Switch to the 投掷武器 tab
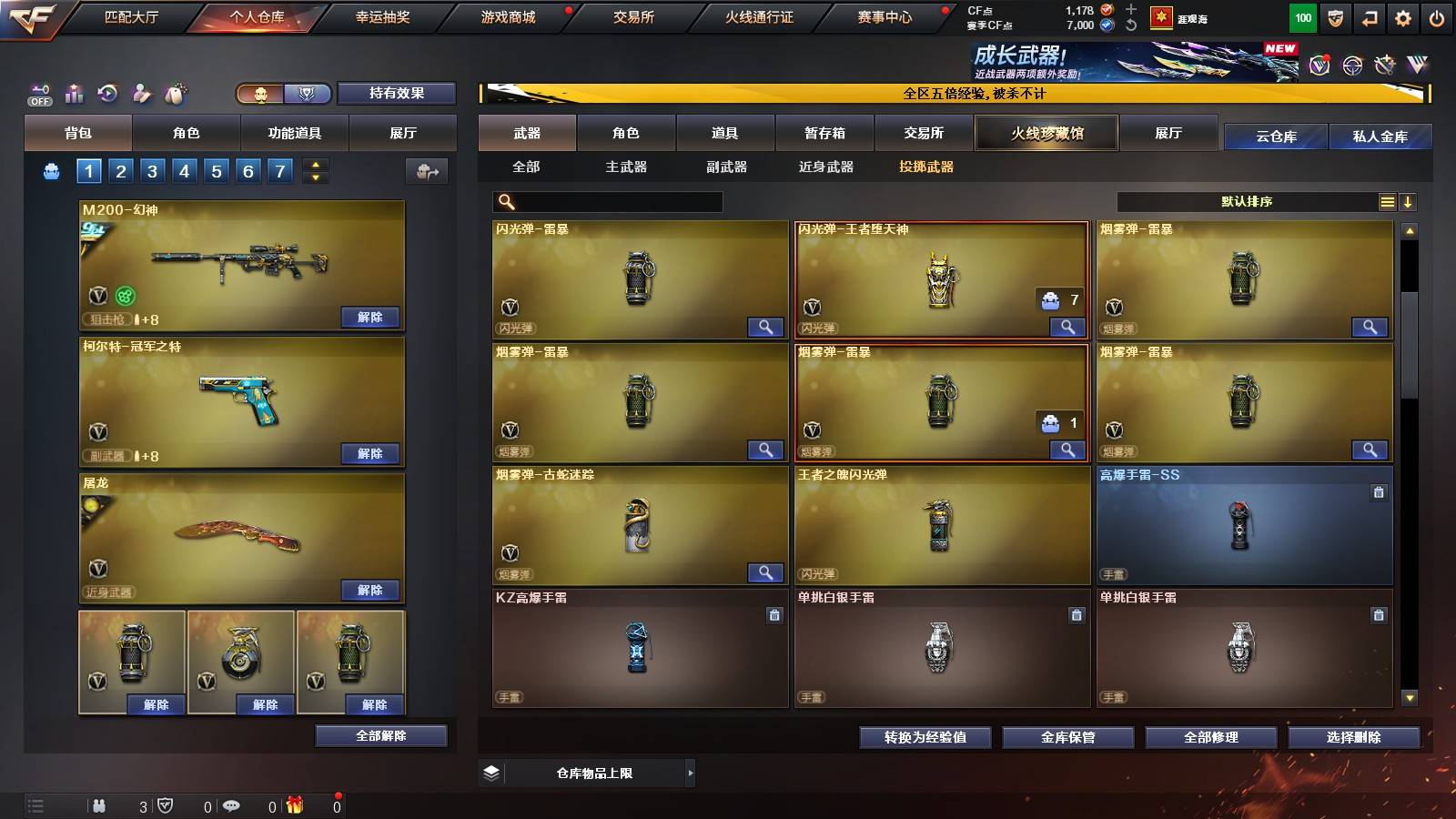 click(927, 167)
